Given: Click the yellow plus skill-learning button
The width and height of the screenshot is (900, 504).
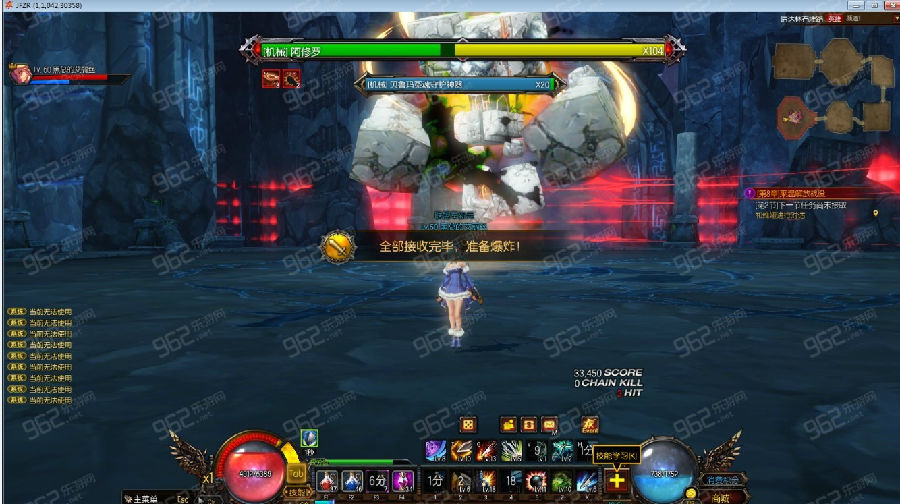Looking at the screenshot, I should pos(616,481).
